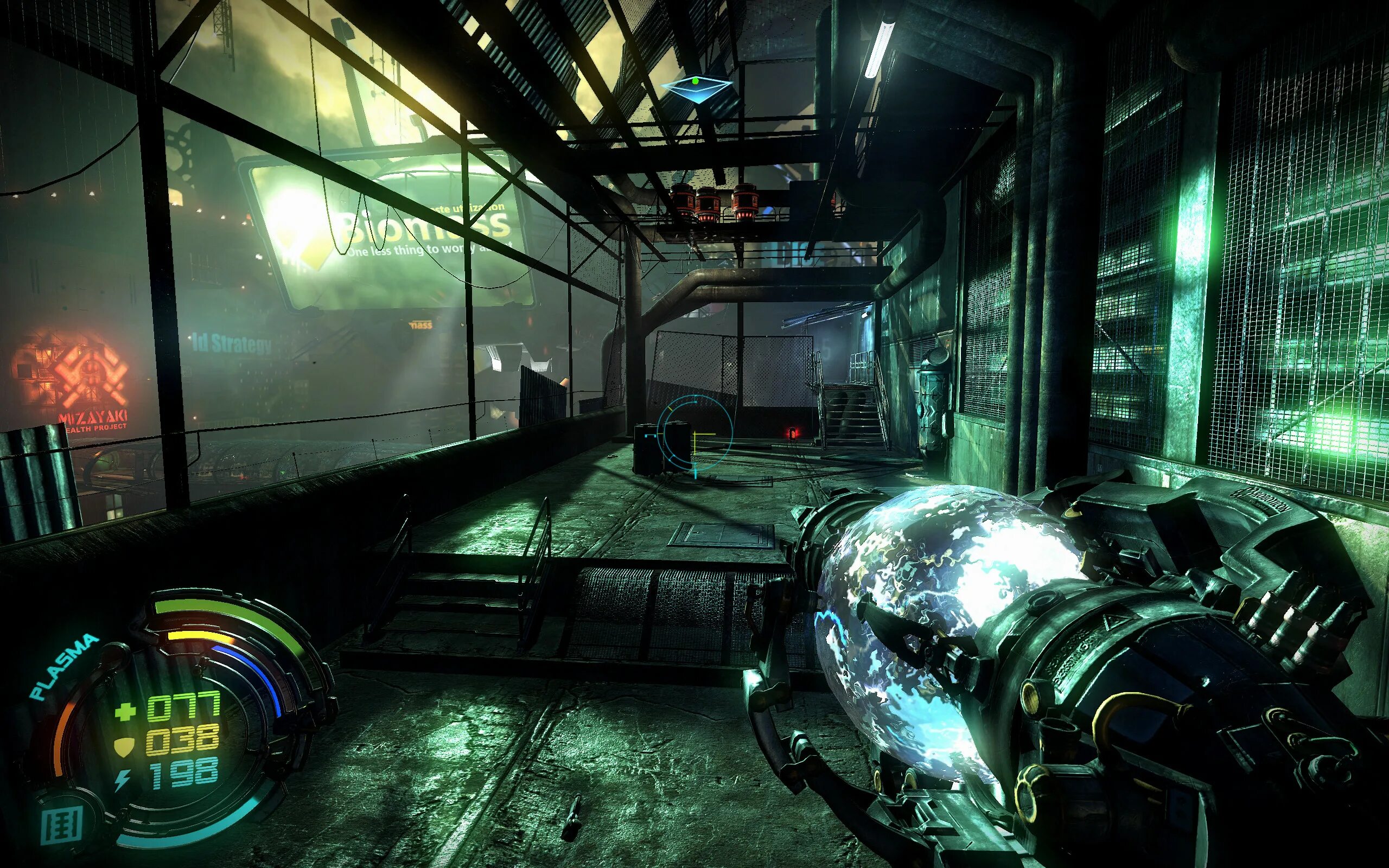This screenshot has width=1389, height=868.
Task: Click the PLASMA weapon label
Action: click(x=63, y=666)
